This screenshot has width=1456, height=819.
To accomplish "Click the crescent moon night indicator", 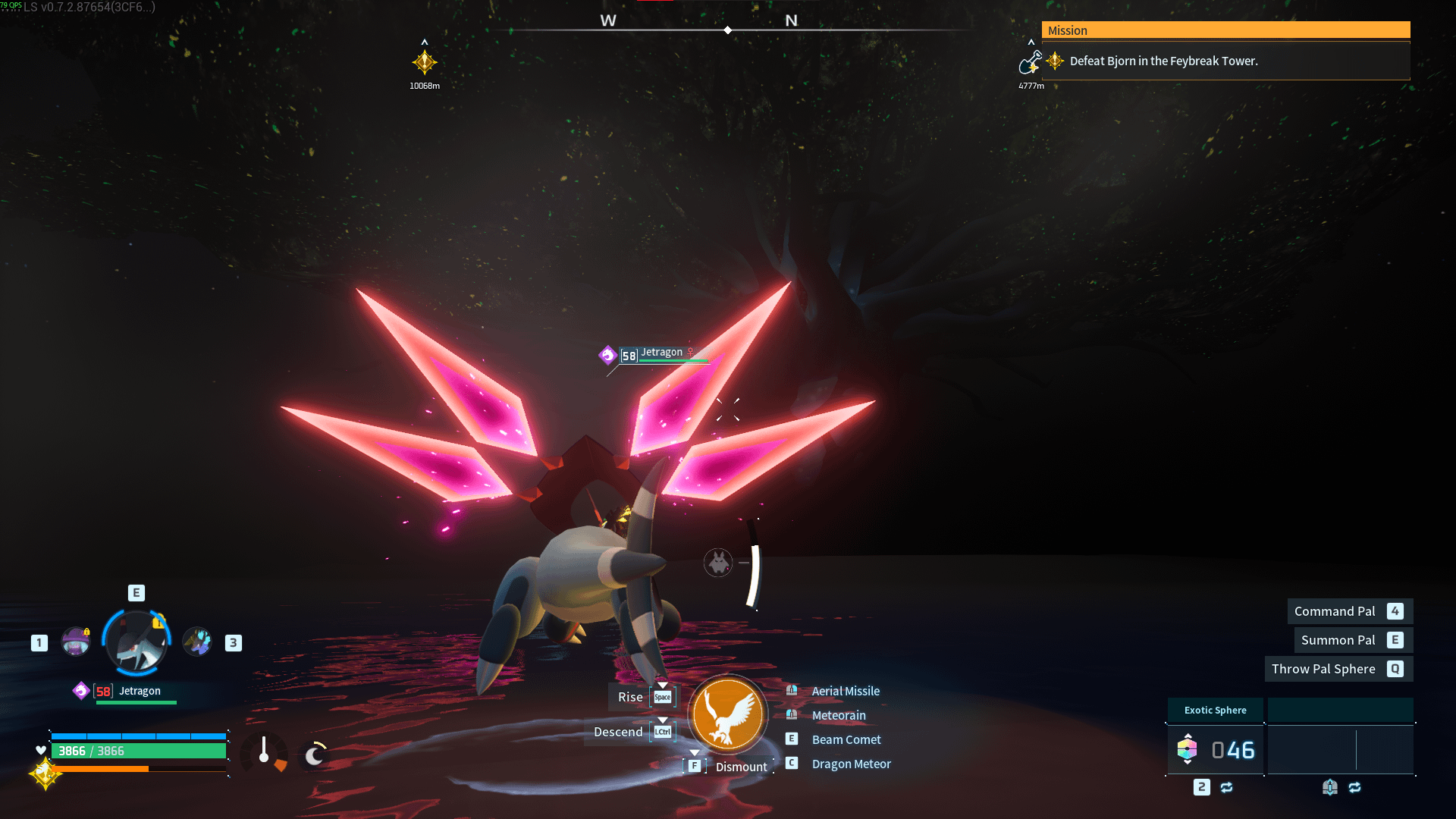I will tap(314, 755).
